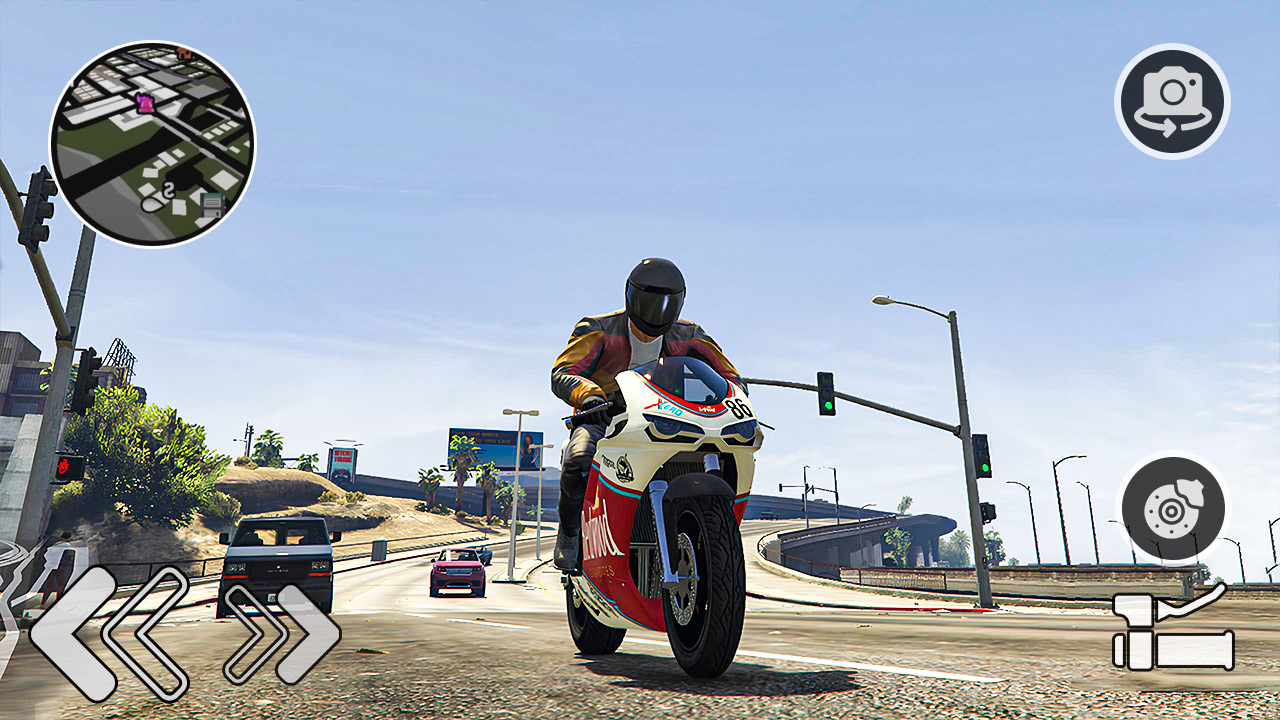Toggle the camera view perspective
The image size is (1280, 720).
[x=1172, y=101]
